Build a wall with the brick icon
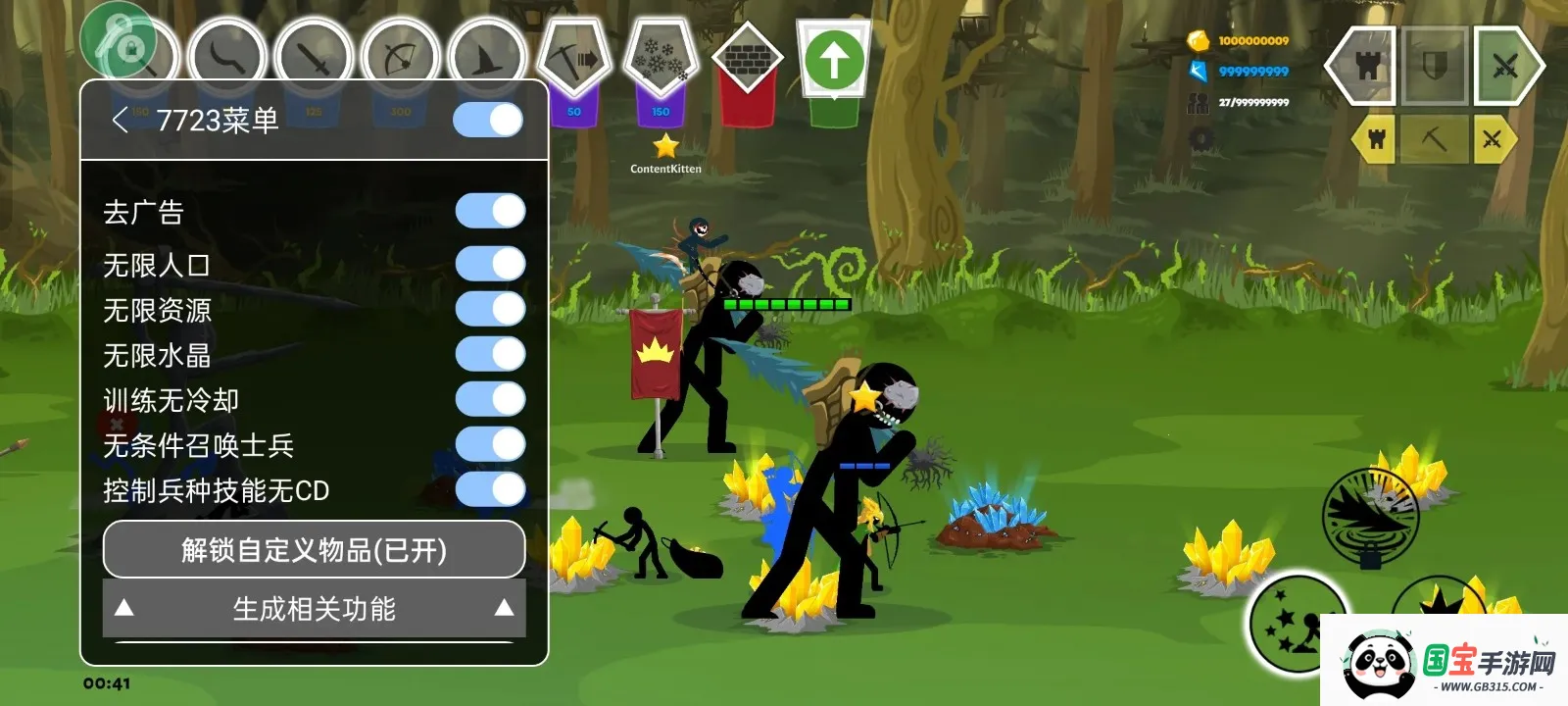The image size is (1568, 706). (x=748, y=61)
